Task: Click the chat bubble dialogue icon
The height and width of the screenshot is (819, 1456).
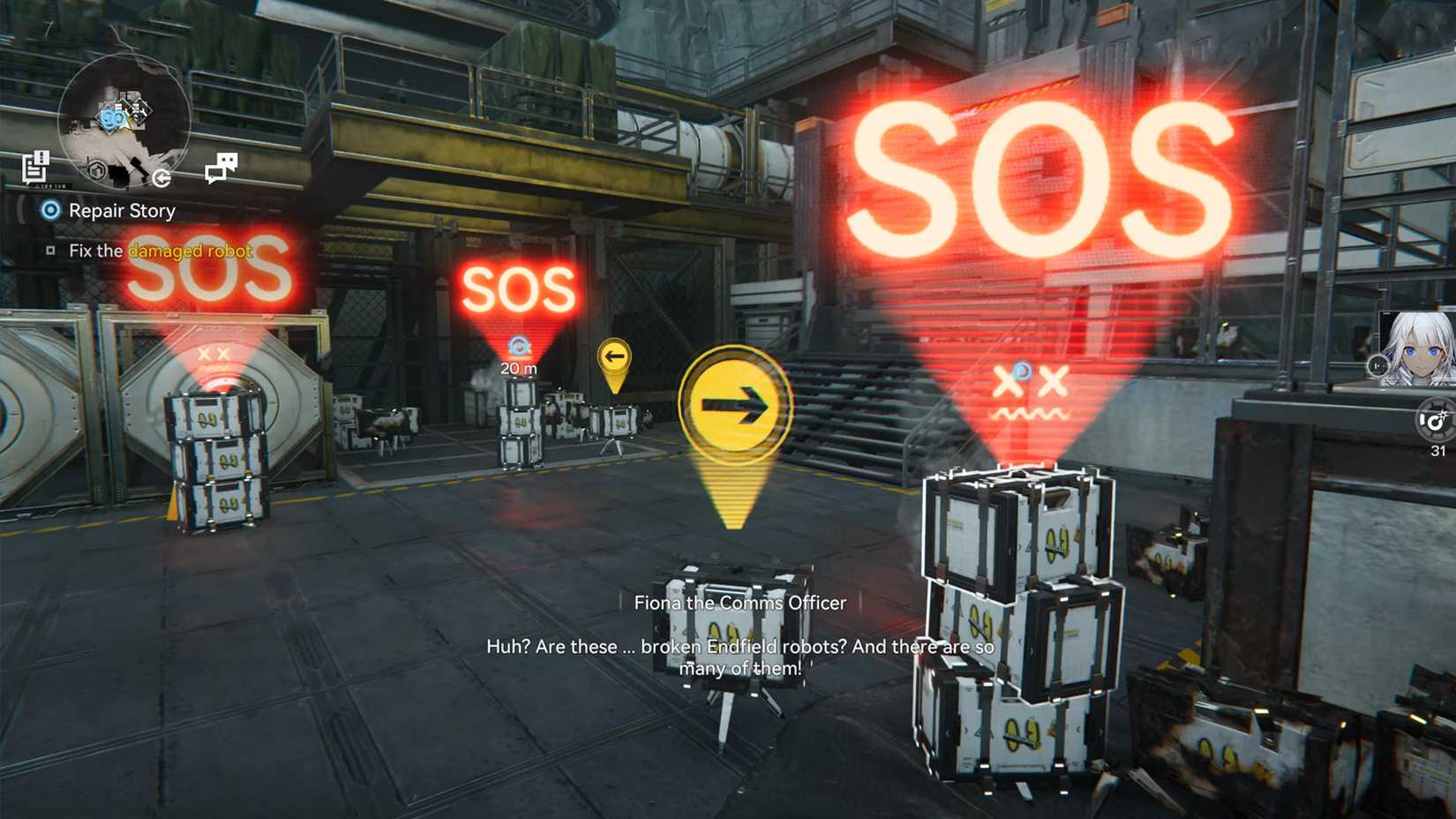Action: [x=221, y=166]
